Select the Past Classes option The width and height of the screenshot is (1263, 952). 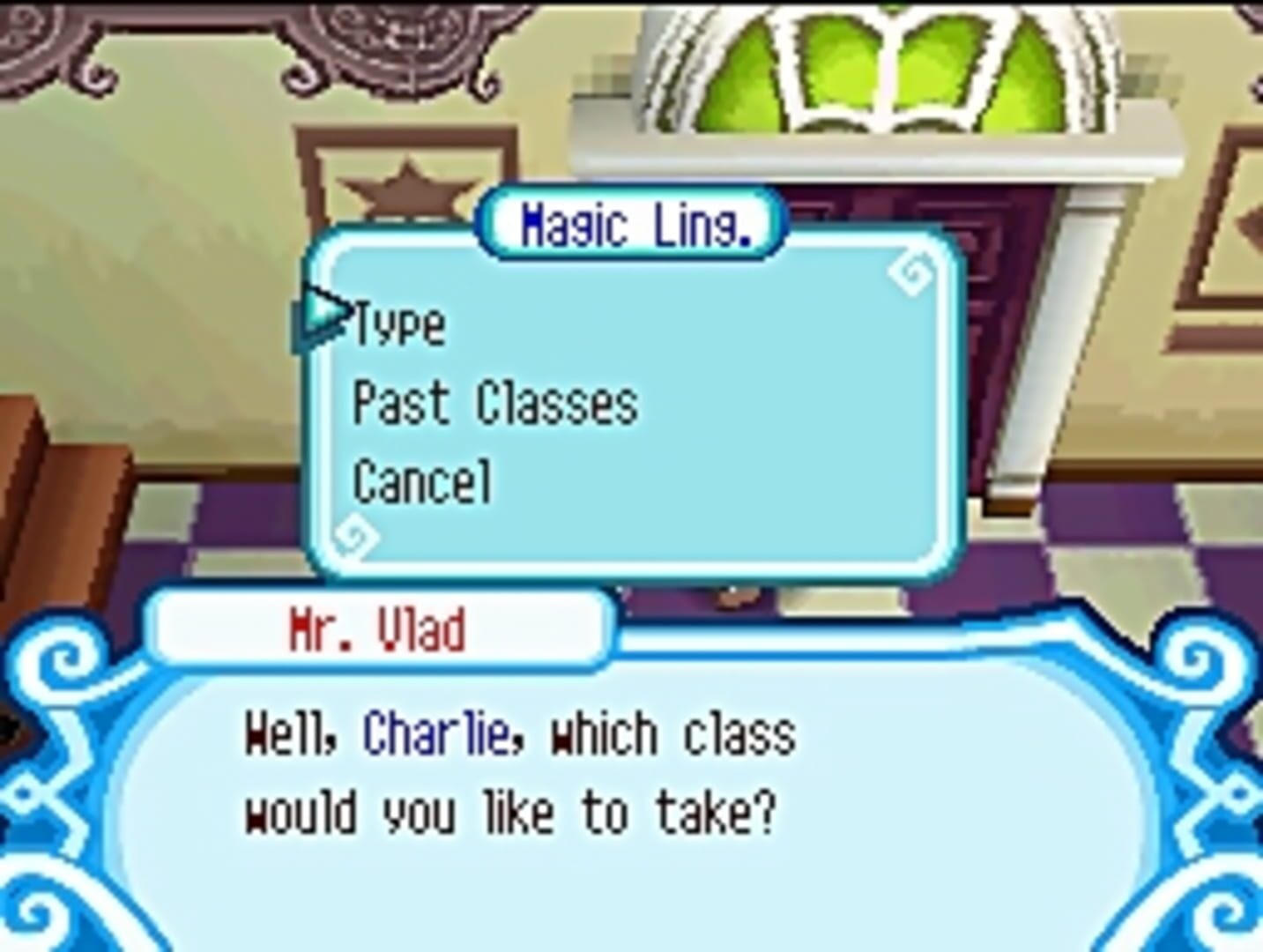tap(494, 404)
